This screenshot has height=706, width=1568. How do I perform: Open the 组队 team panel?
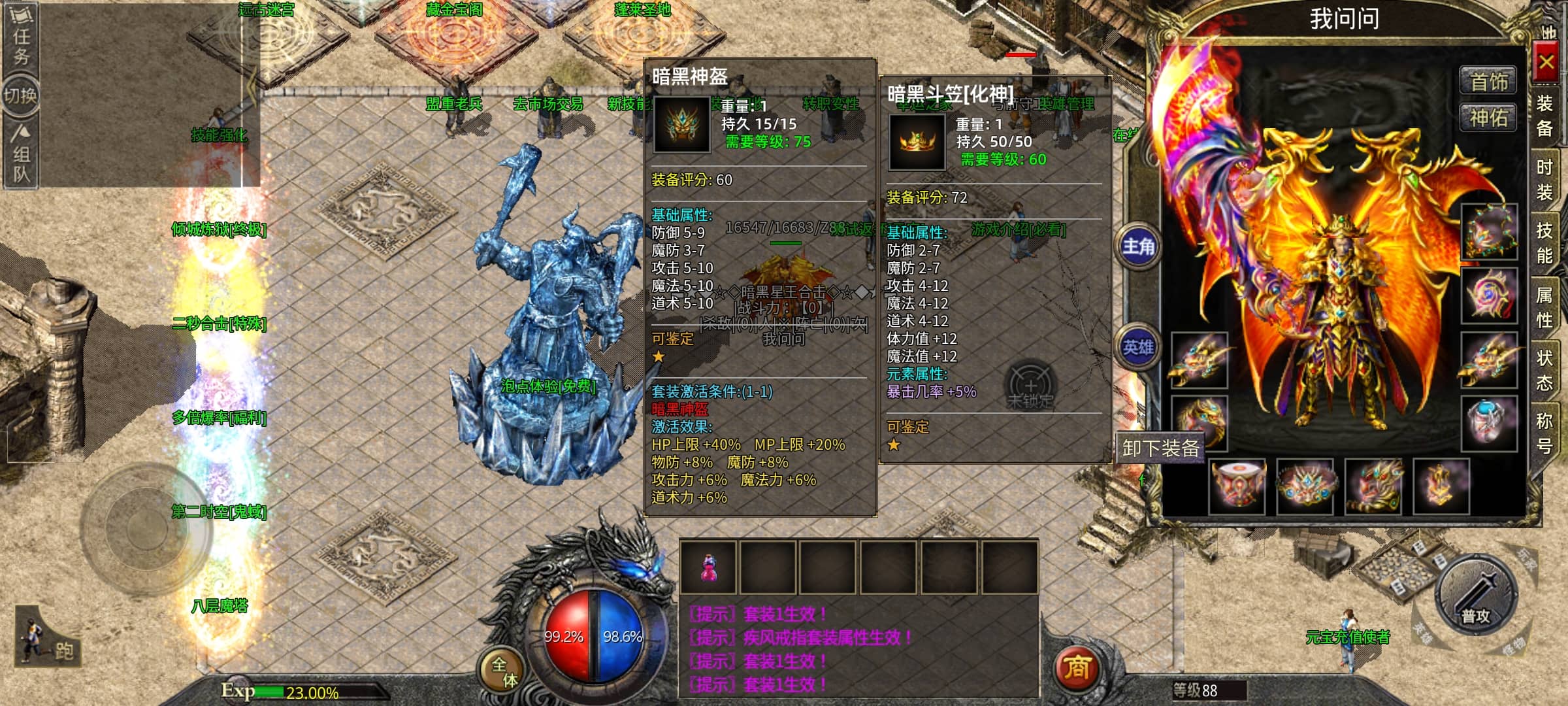click(x=22, y=156)
